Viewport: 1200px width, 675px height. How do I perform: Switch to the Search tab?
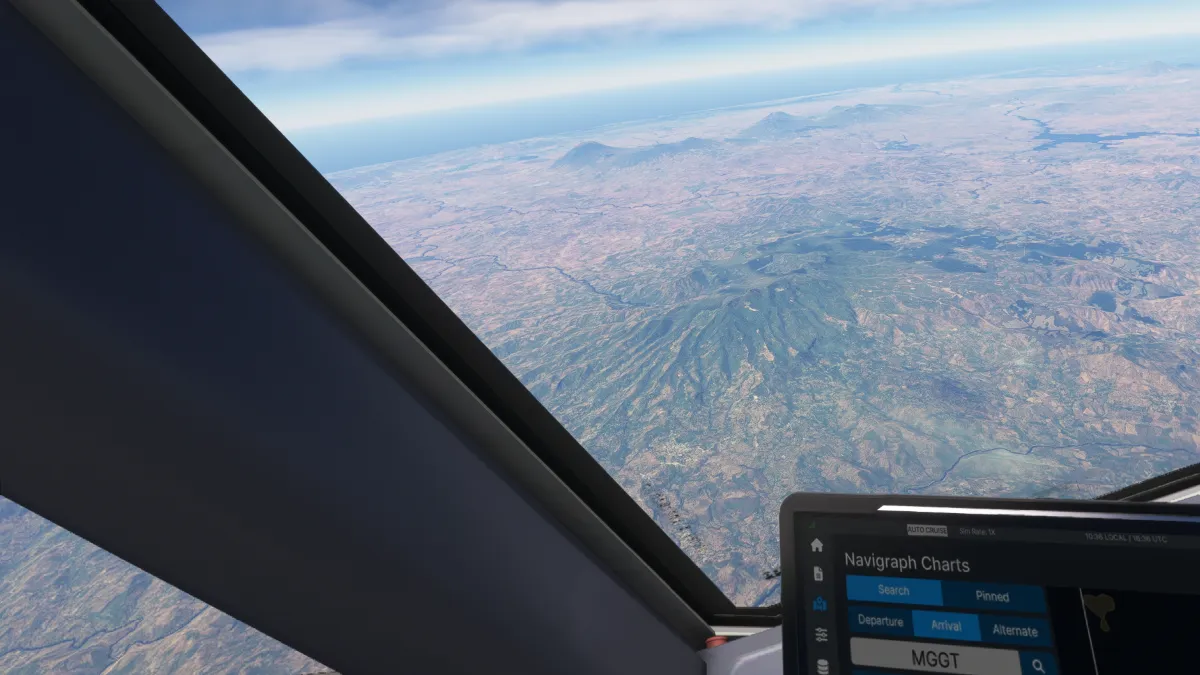[894, 591]
